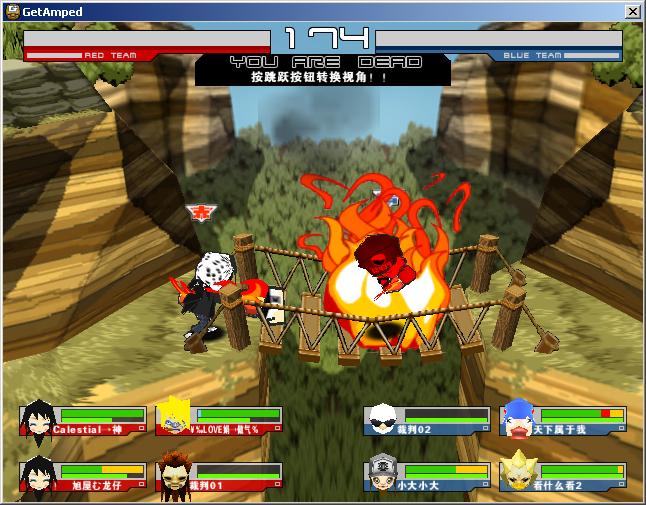Choose the blue-haired player 天下属于我
Image resolution: width=646 pixels, height=505 pixels.
point(518,419)
